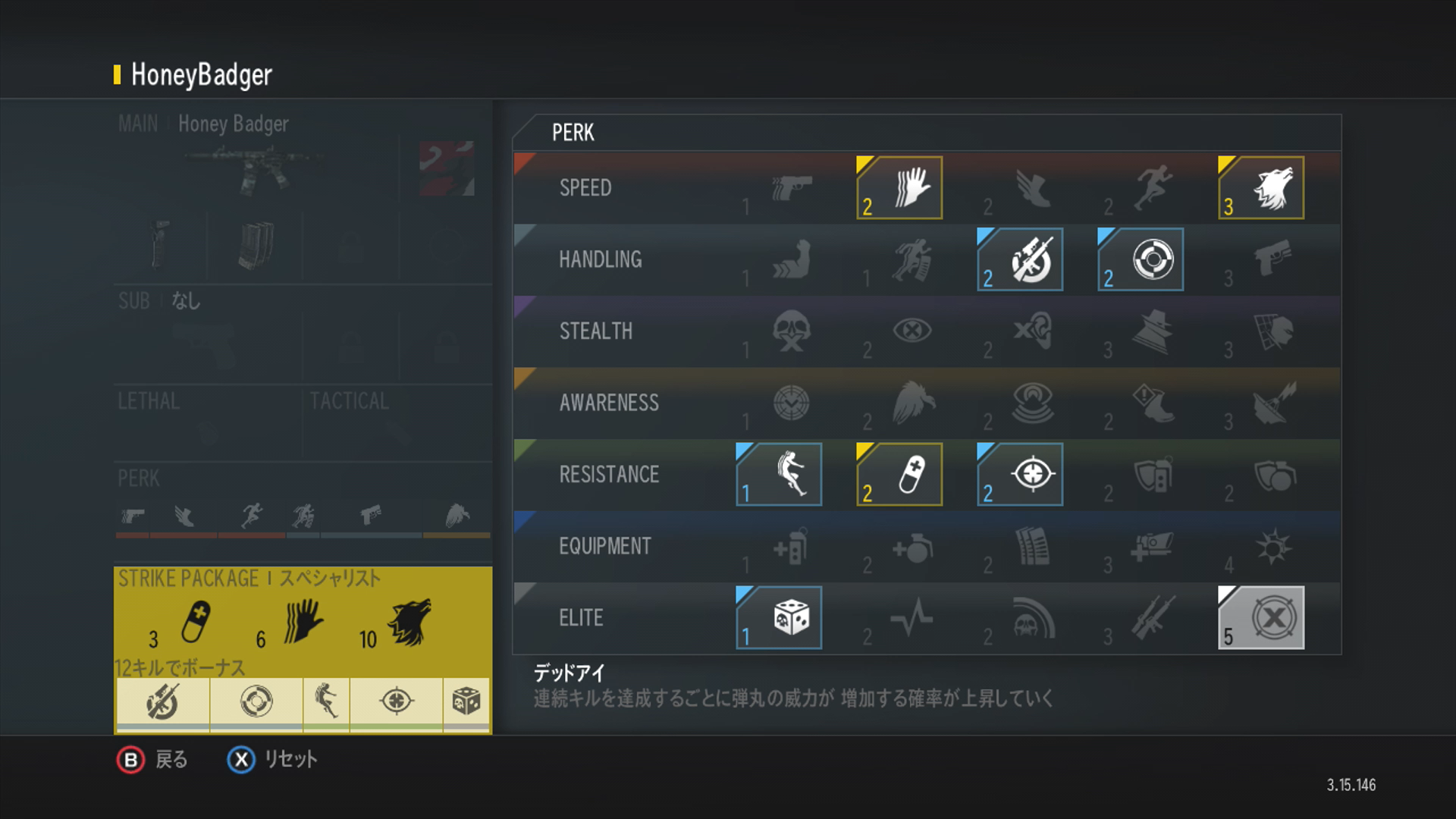Choose the crosshair perk in RESISTANCE
This screenshot has height=819, width=1456.
coord(1020,475)
